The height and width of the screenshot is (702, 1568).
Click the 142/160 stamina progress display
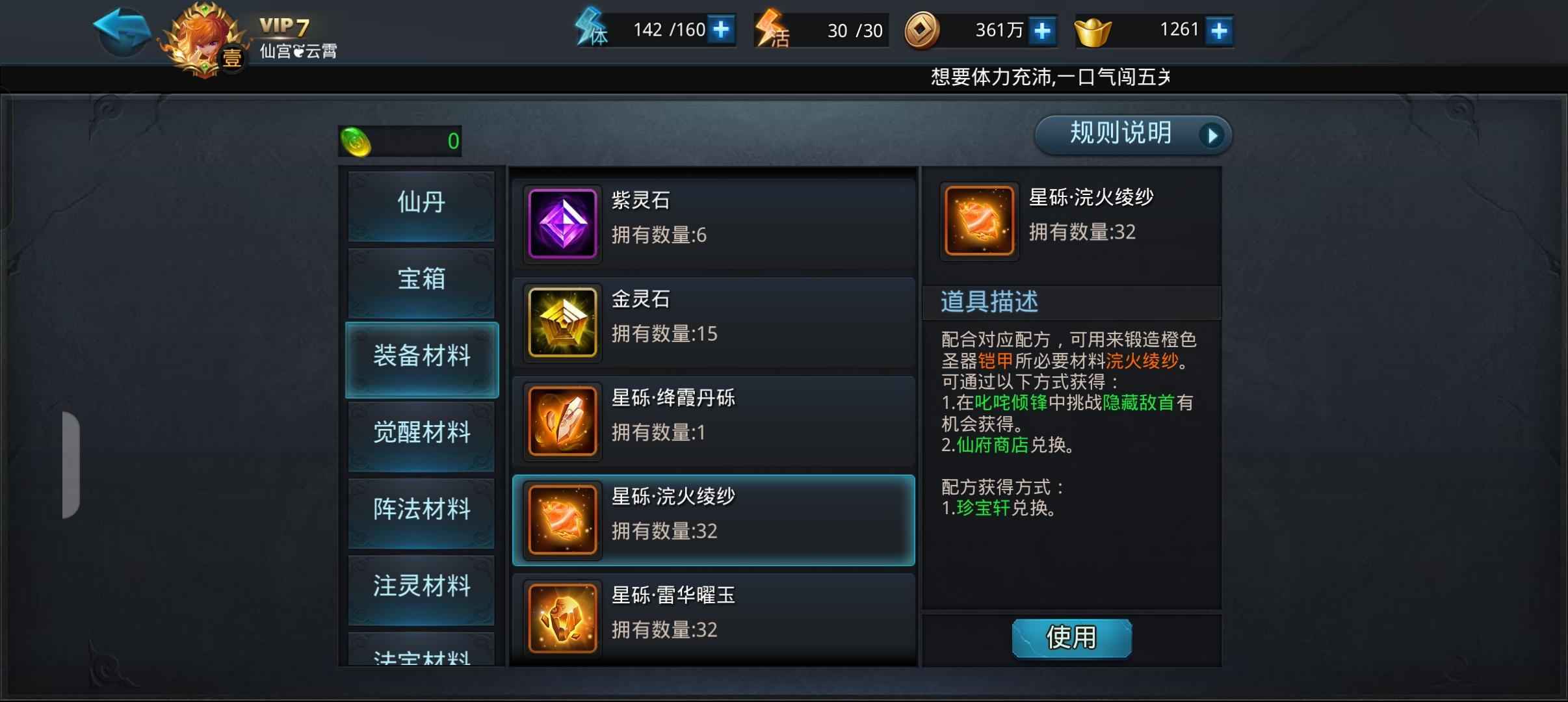(657, 29)
